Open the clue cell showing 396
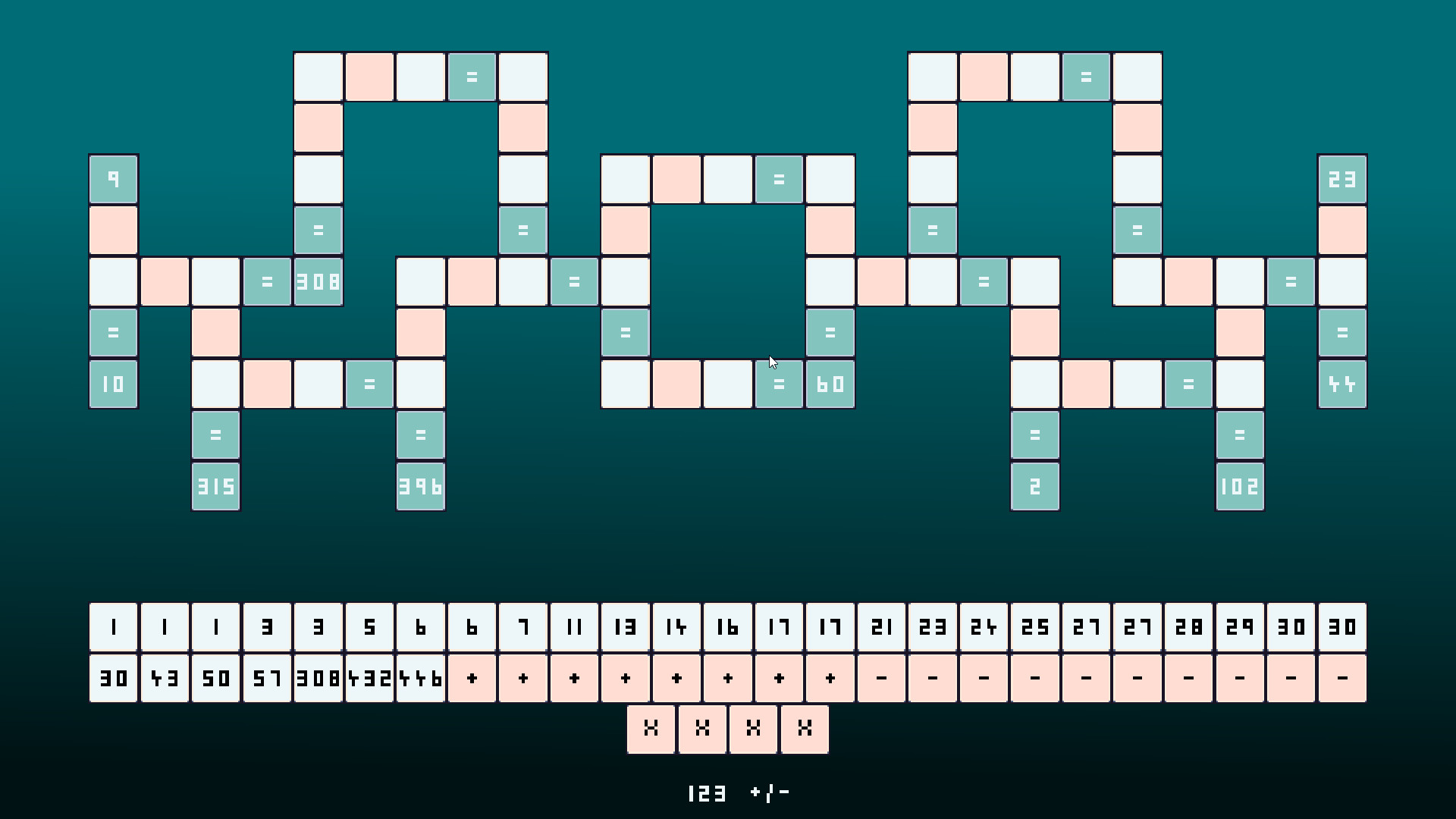The width and height of the screenshot is (1456, 819). [x=420, y=486]
